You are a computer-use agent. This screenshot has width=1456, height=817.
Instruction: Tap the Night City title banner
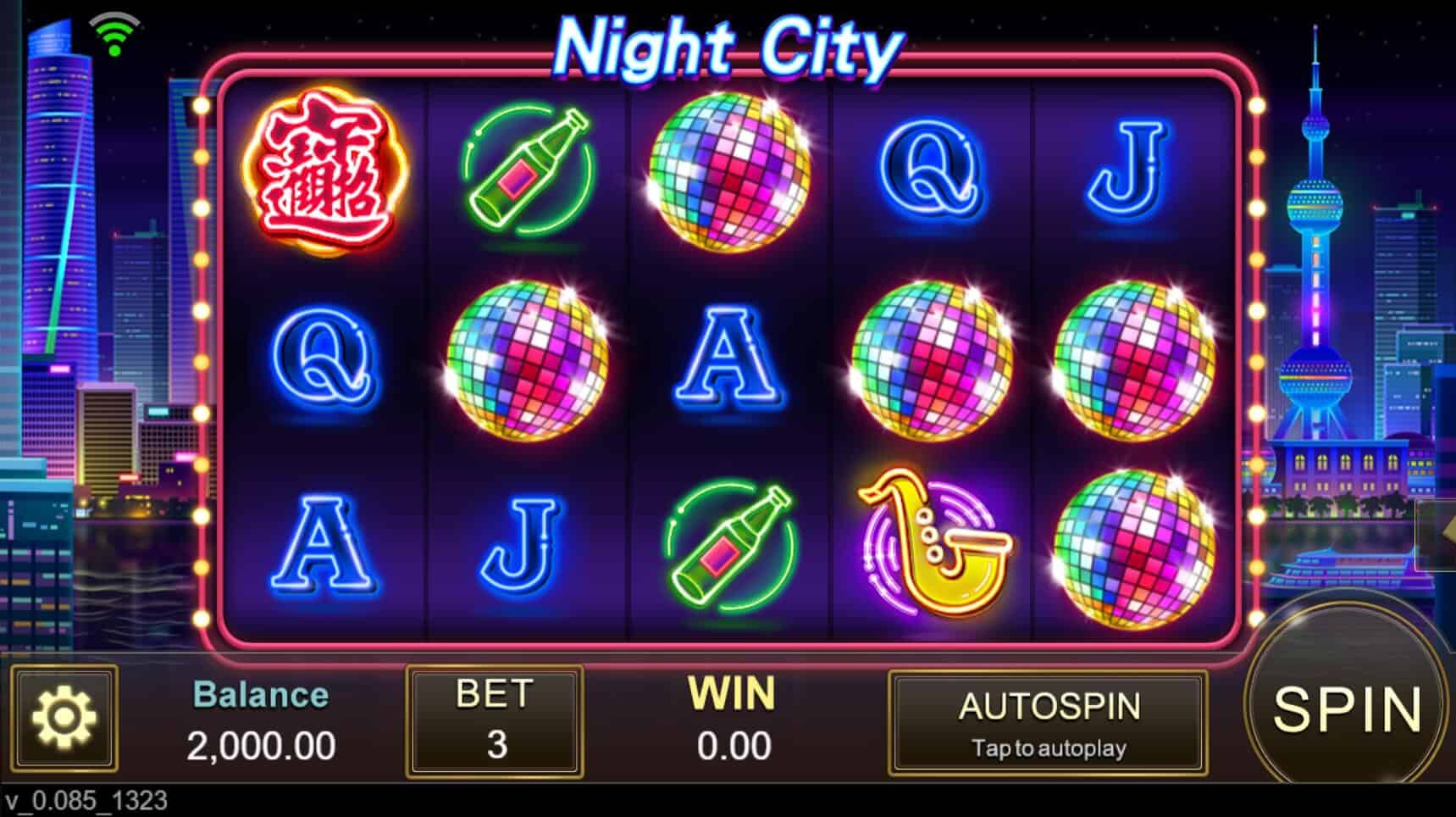[730, 47]
